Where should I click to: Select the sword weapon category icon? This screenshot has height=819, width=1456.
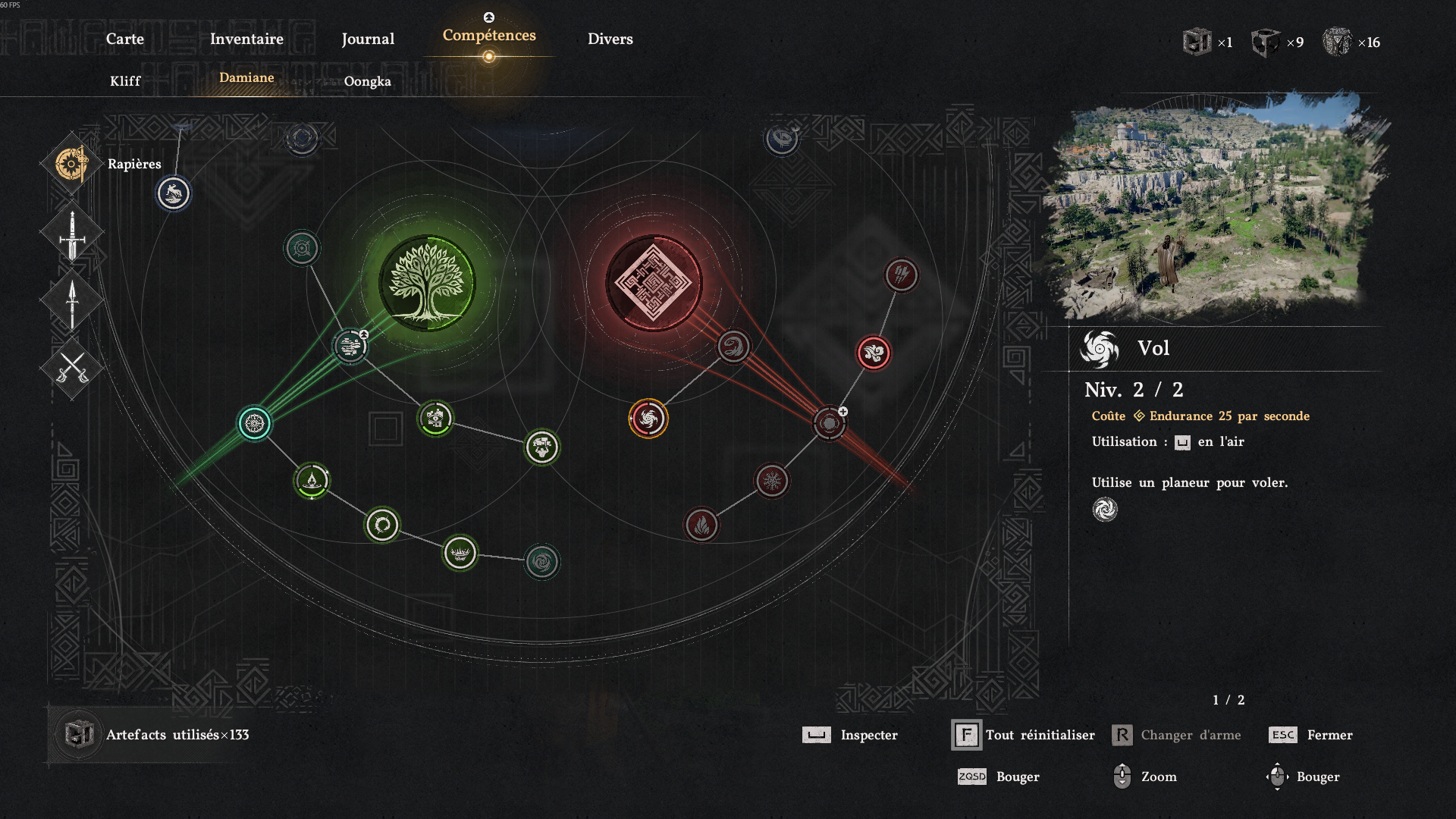(72, 234)
